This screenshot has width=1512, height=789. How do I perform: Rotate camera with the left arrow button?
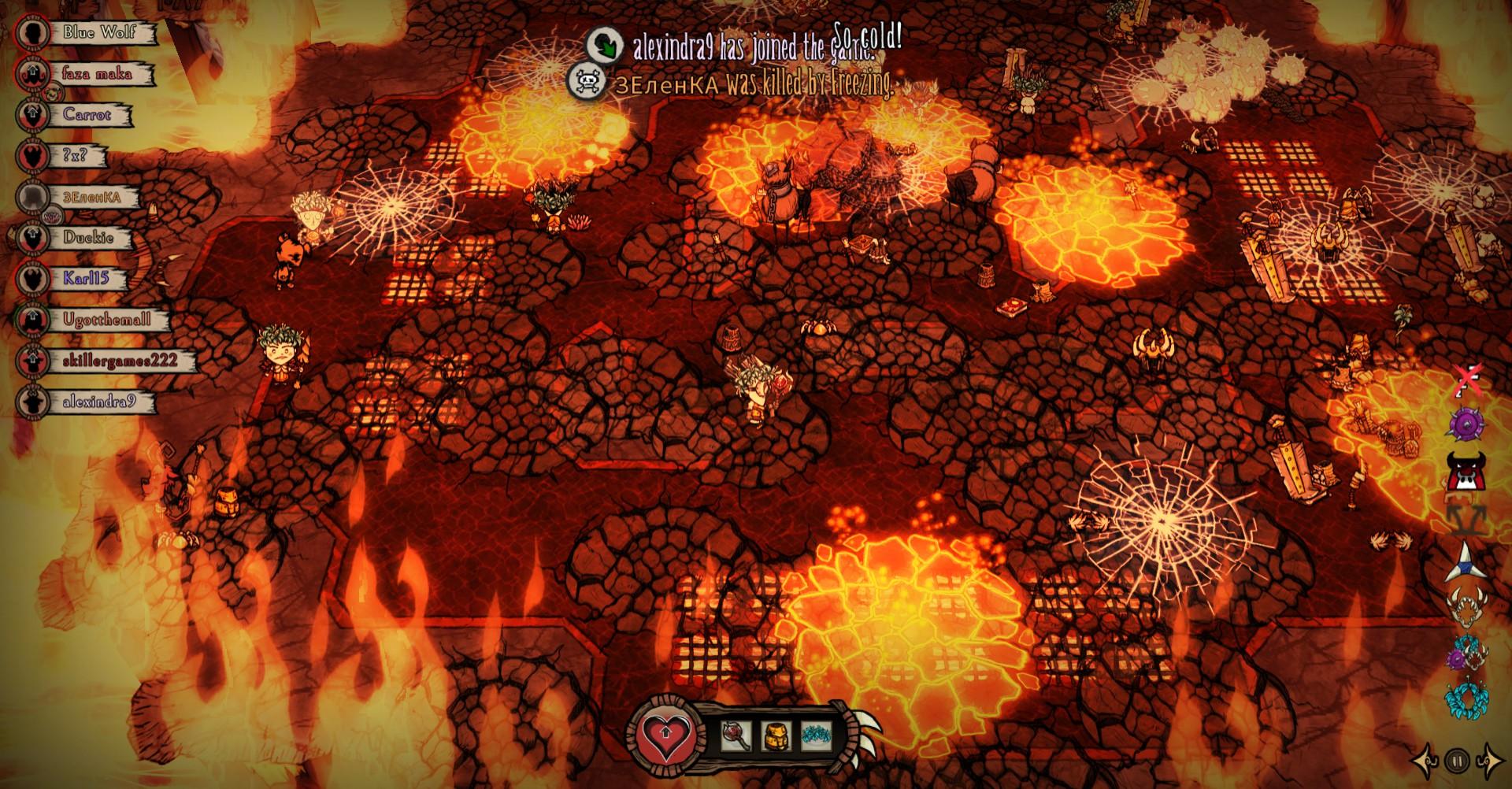(x=1427, y=761)
